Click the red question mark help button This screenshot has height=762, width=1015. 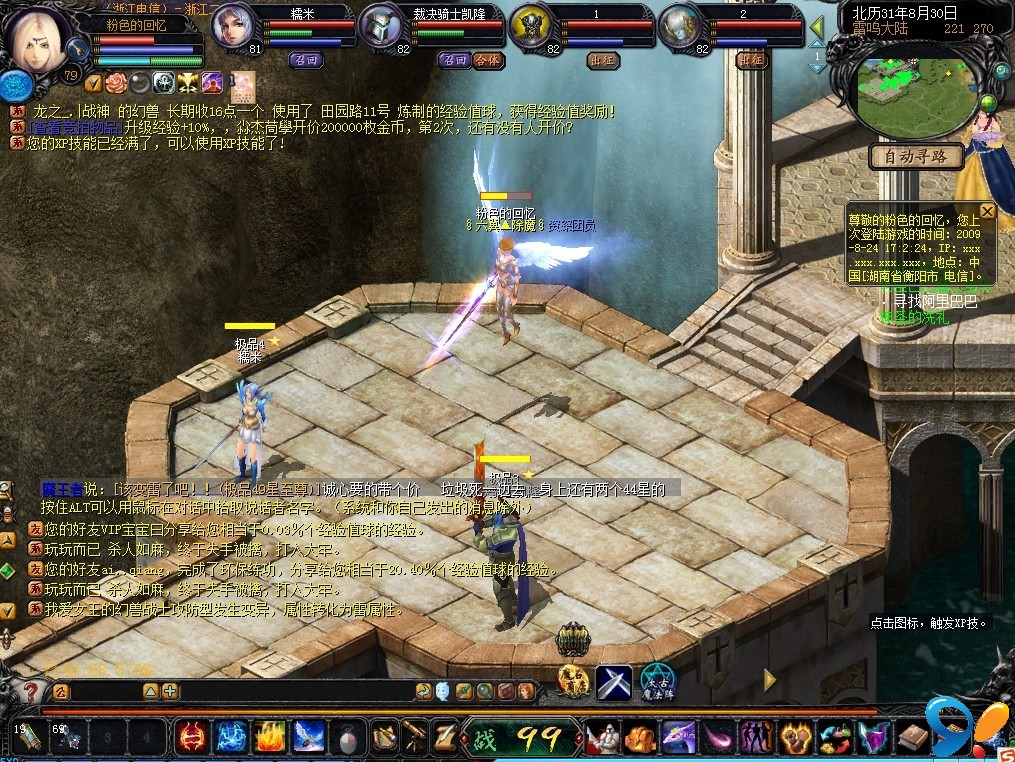click(29, 691)
